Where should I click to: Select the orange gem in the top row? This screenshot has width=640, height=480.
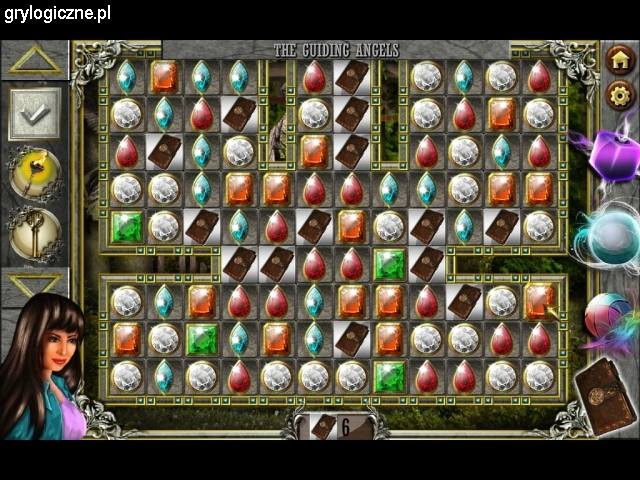(x=164, y=76)
